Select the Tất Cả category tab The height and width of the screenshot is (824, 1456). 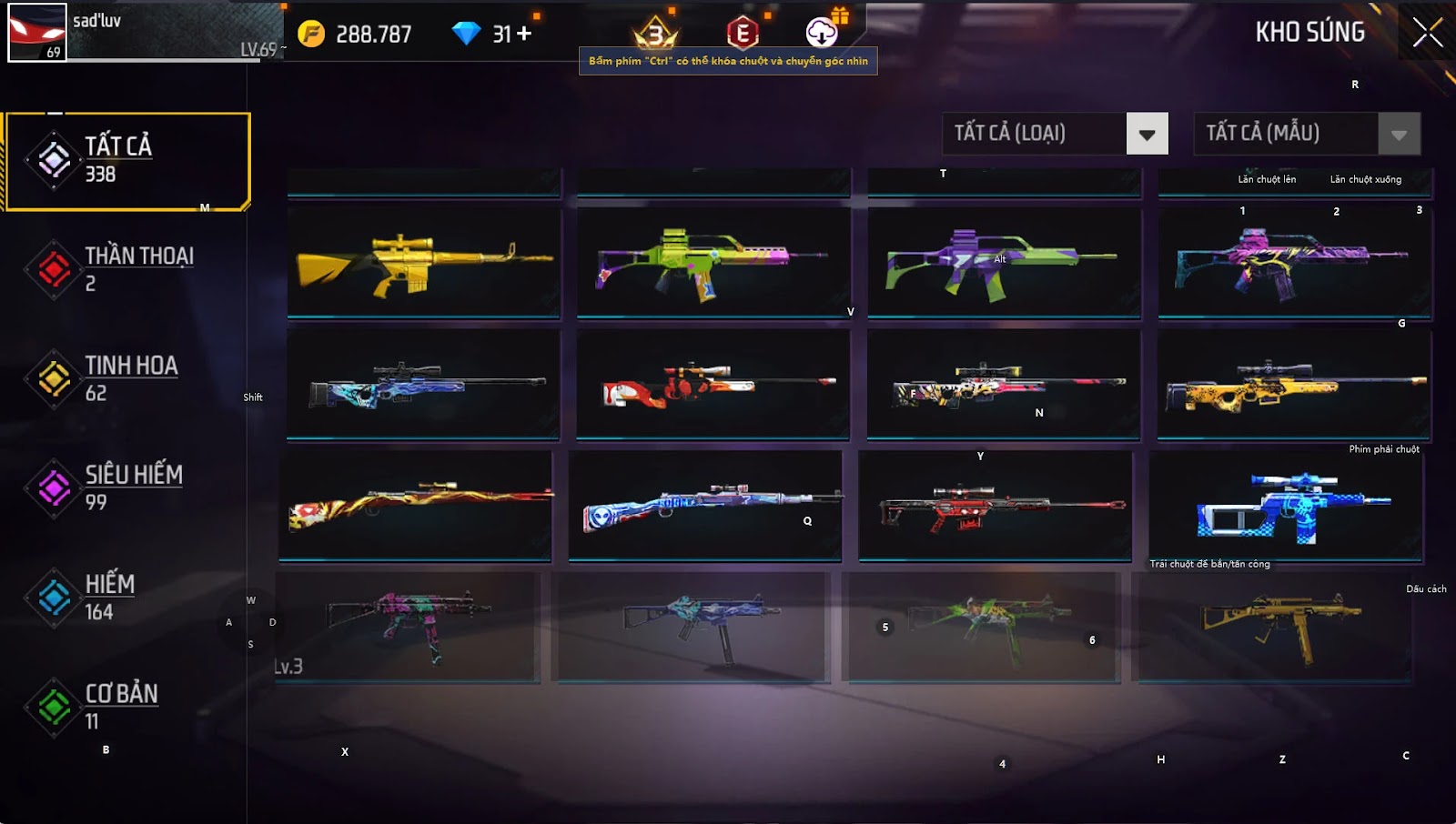point(127,161)
